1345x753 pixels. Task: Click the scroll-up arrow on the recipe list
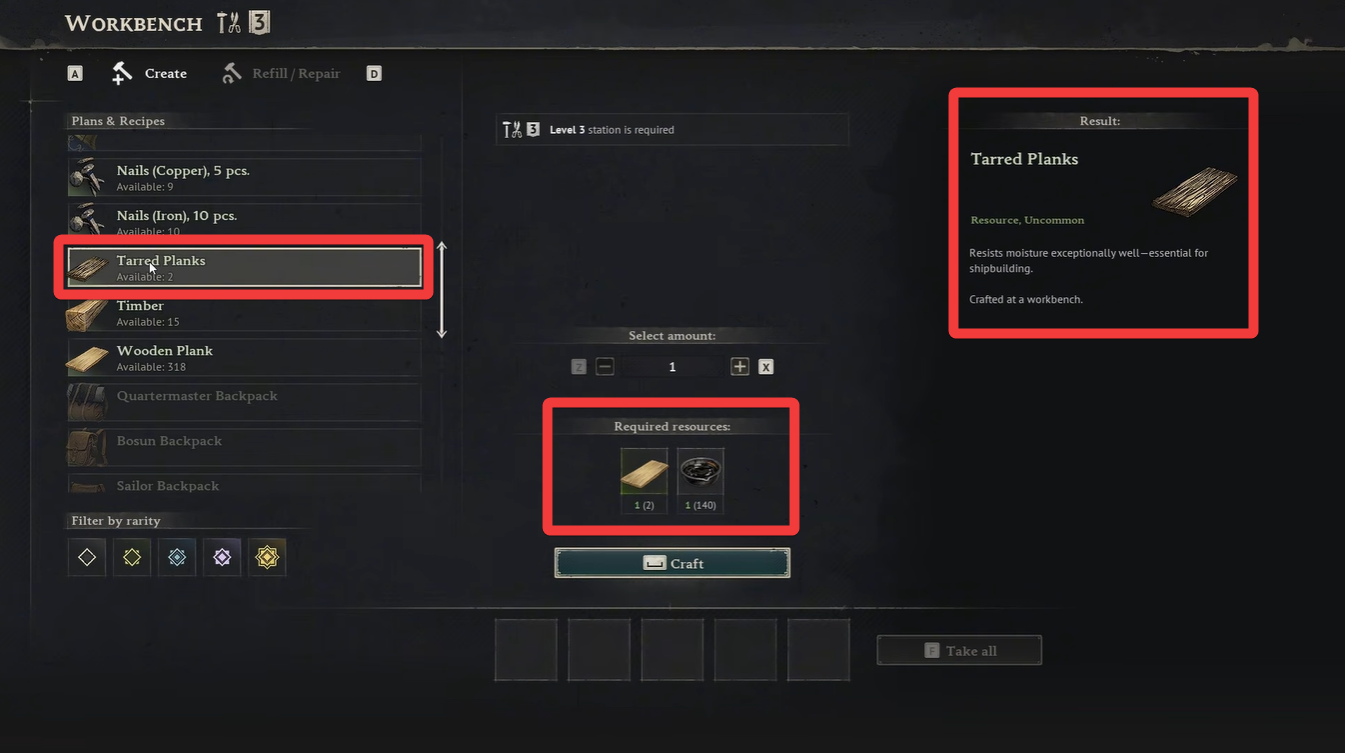pyautogui.click(x=441, y=246)
